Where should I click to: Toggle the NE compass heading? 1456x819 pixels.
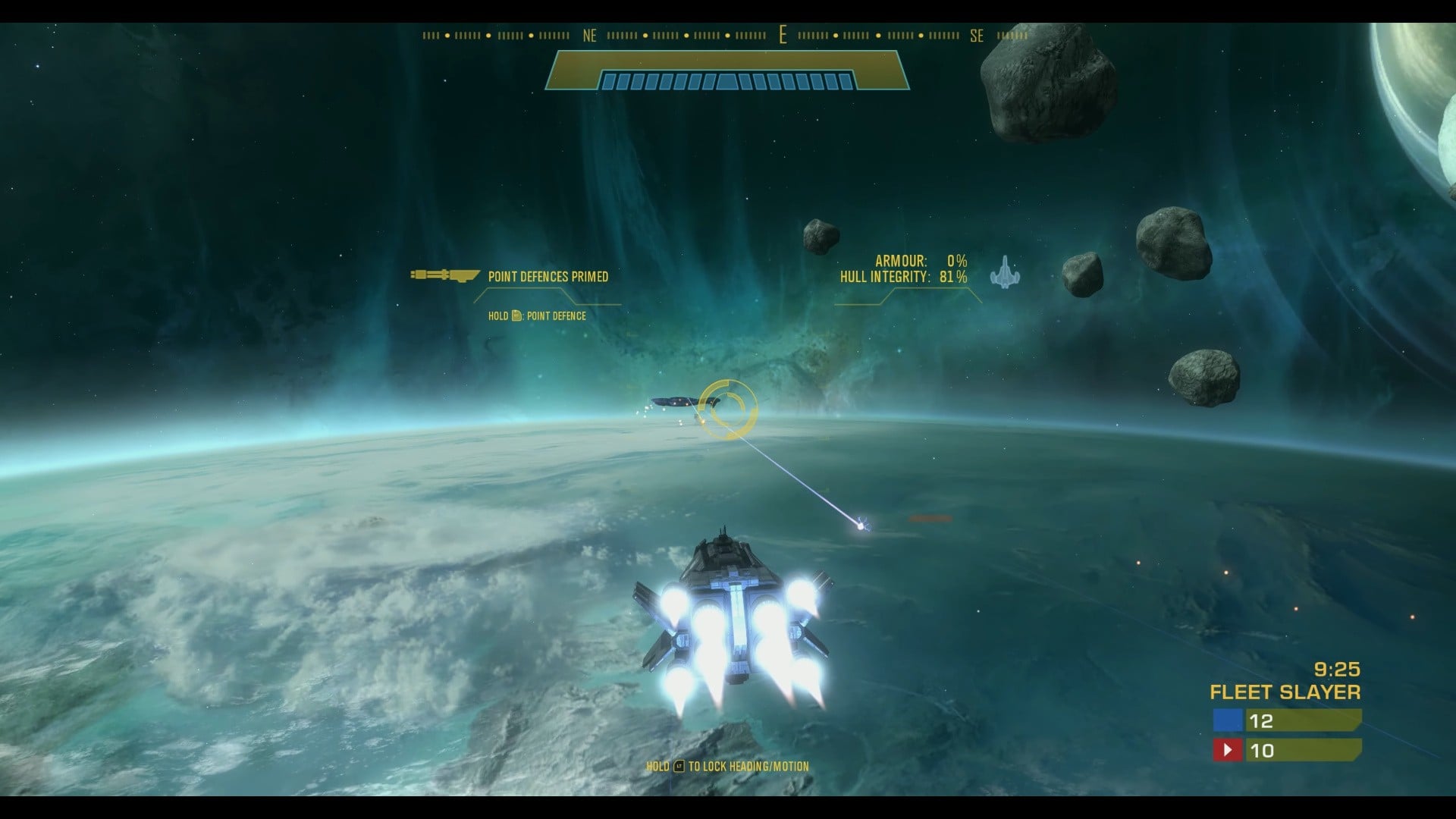pyautogui.click(x=589, y=36)
